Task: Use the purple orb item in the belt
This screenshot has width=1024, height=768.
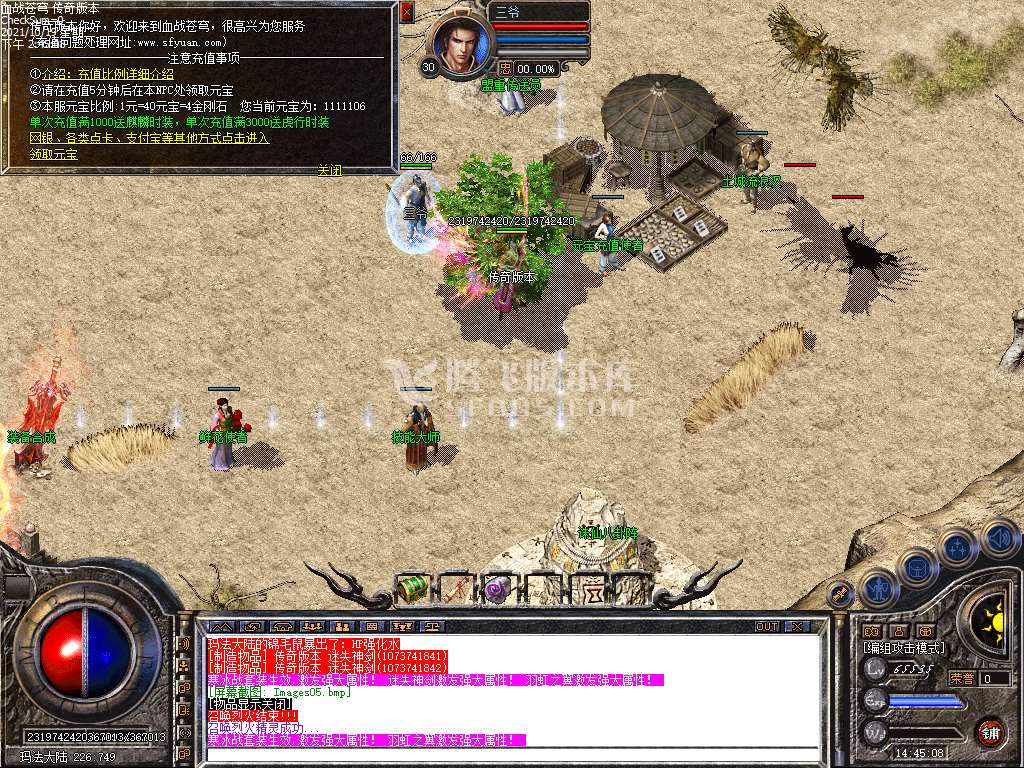Action: click(x=497, y=590)
